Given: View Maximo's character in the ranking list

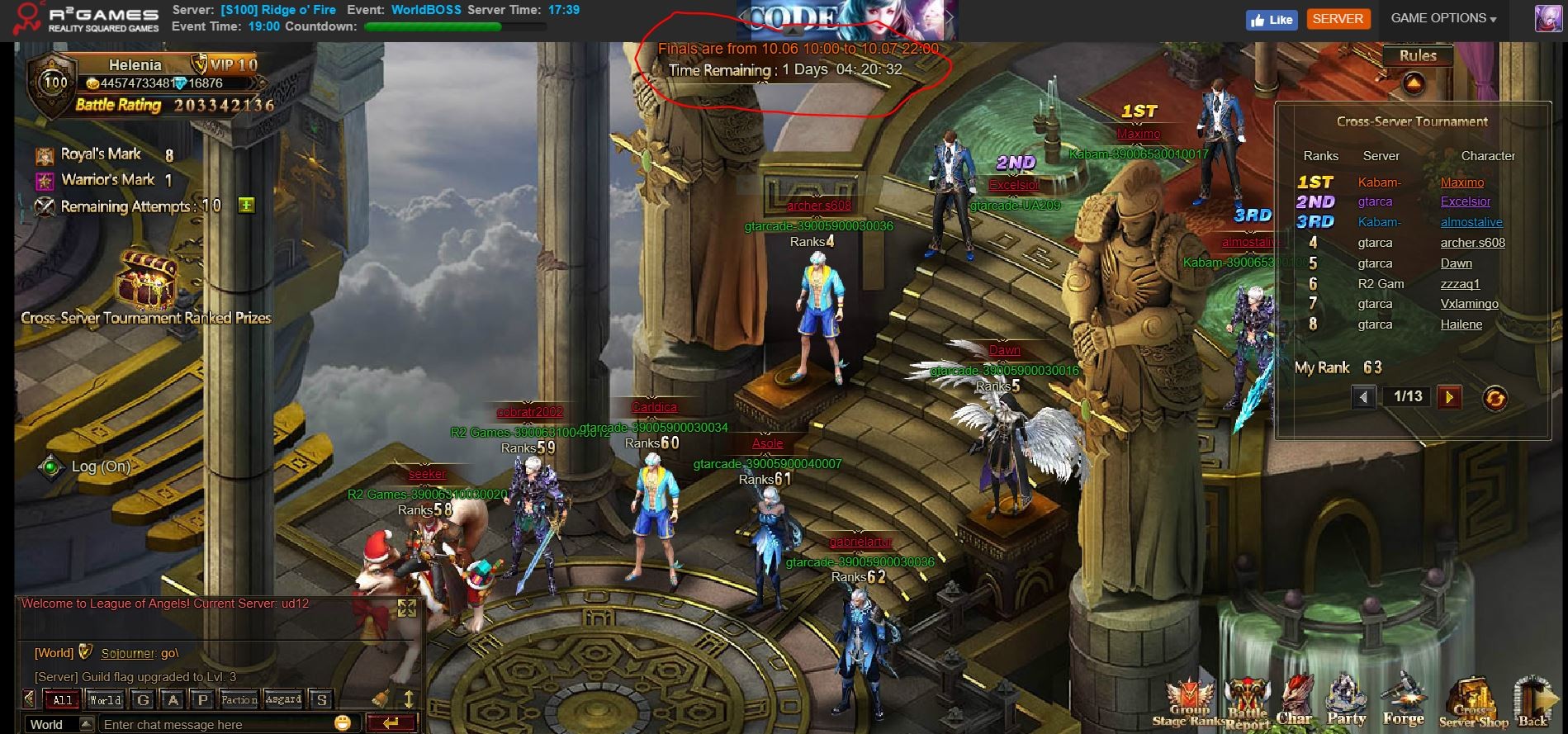Looking at the screenshot, I should click(x=1461, y=182).
